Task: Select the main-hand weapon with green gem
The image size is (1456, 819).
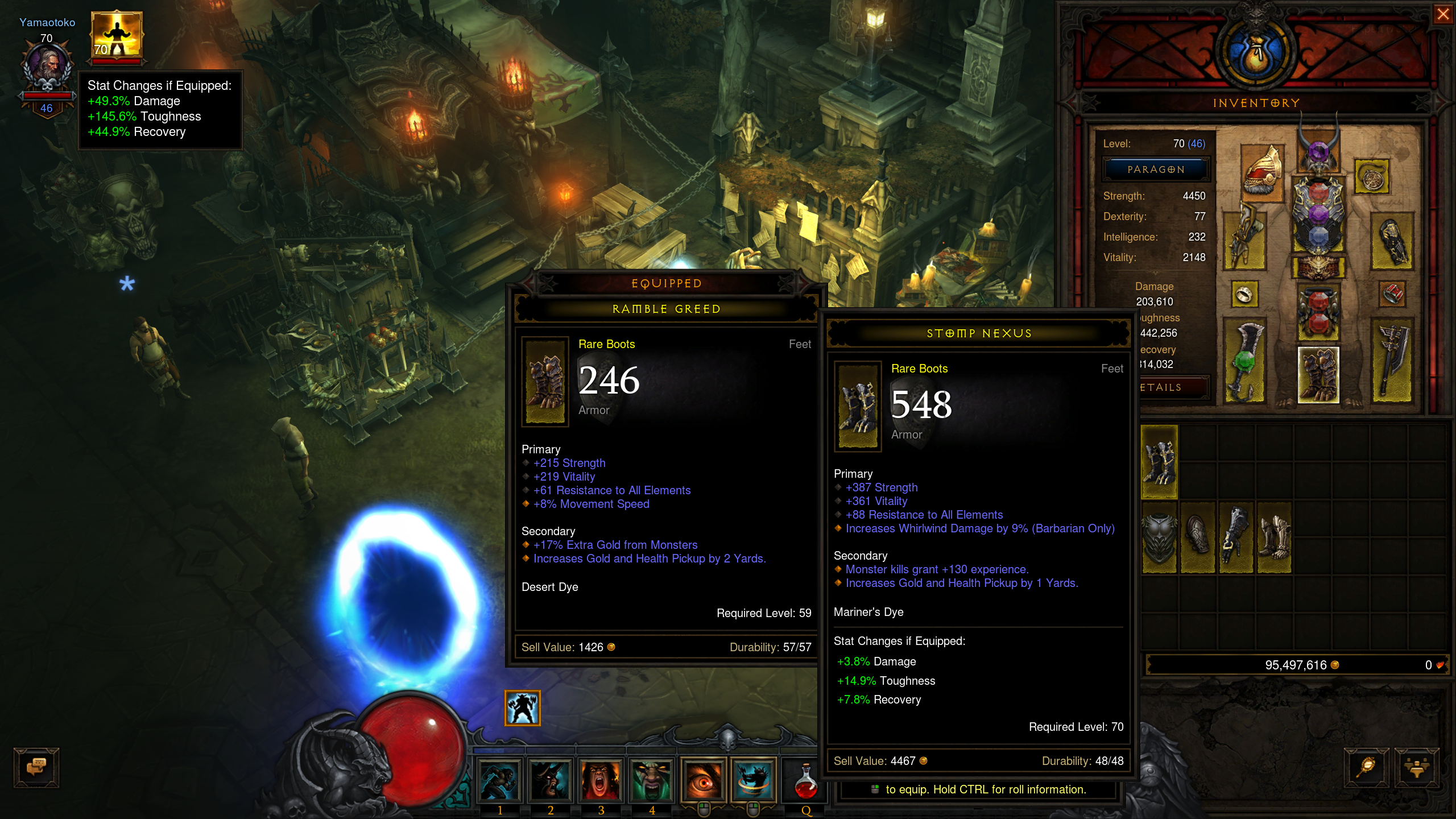Action: pyautogui.click(x=1245, y=361)
